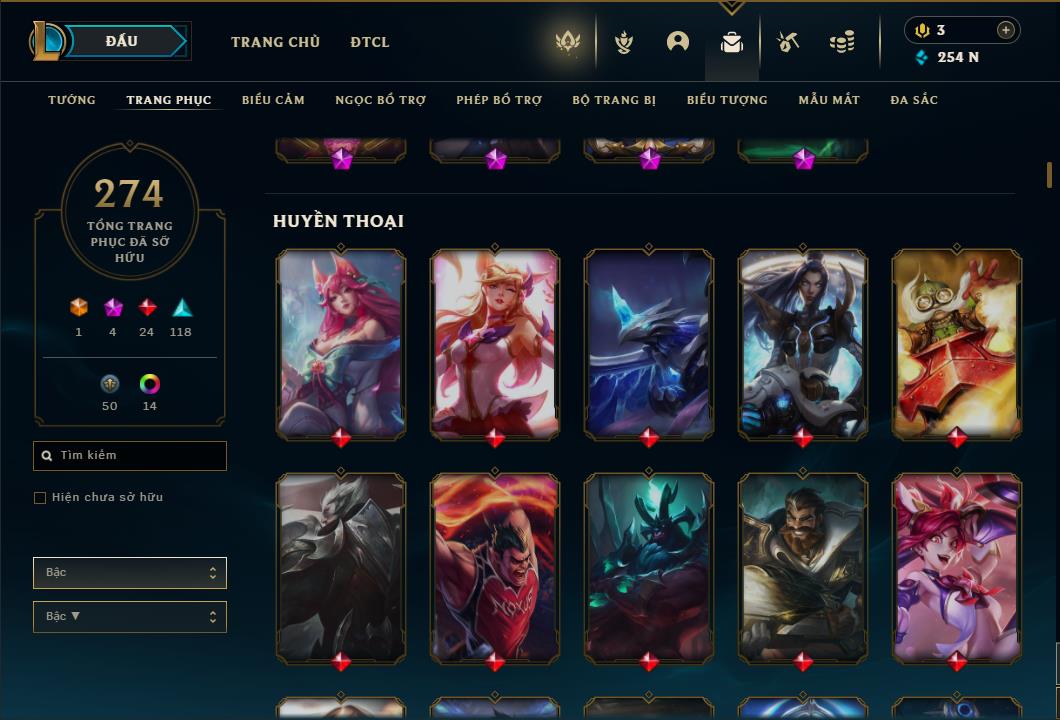The height and width of the screenshot is (720, 1060).
Task: Open the Bậc ▼ sort dropdown
Action: [130, 617]
